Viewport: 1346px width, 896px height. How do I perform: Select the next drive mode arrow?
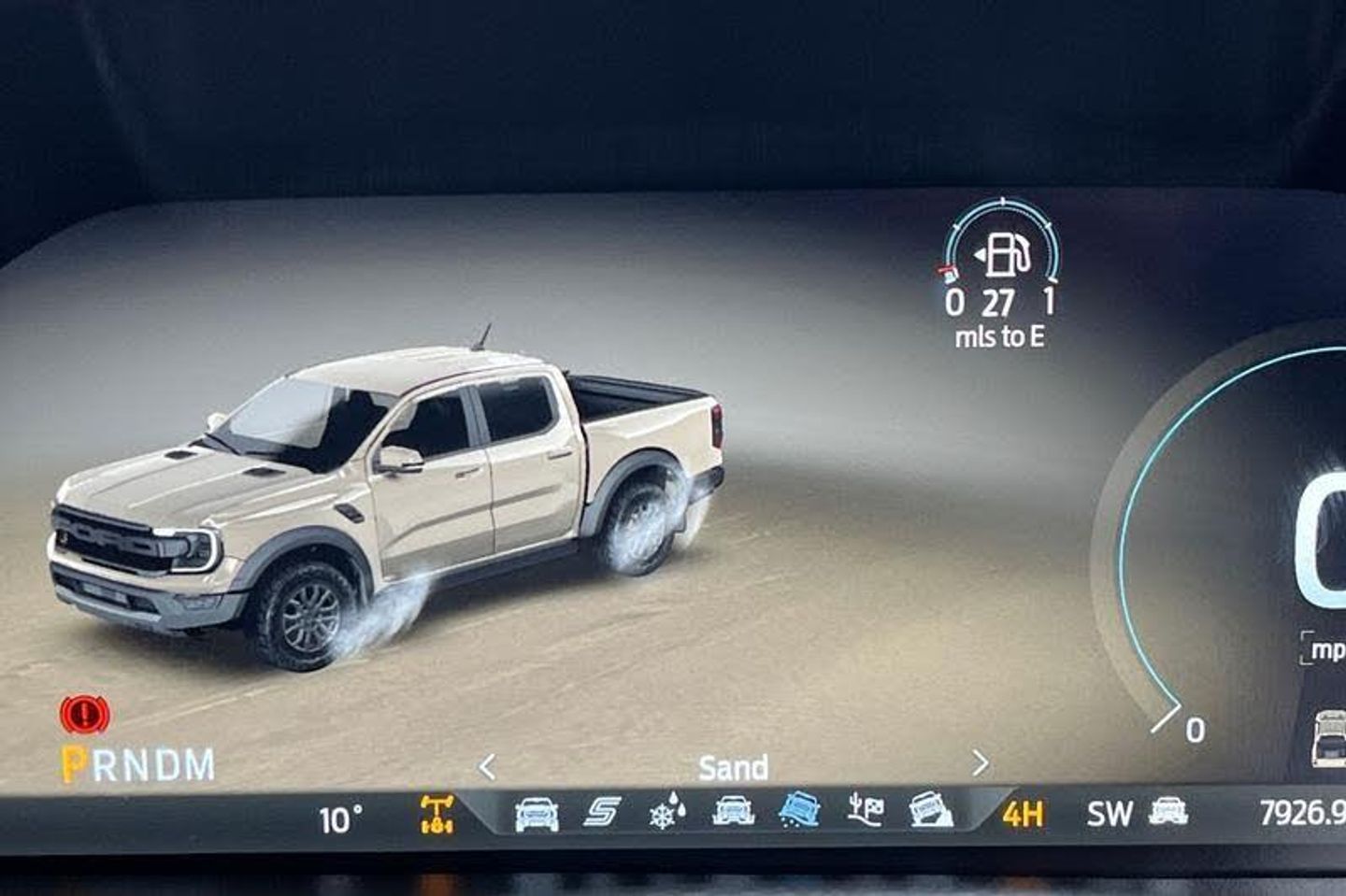(980, 764)
